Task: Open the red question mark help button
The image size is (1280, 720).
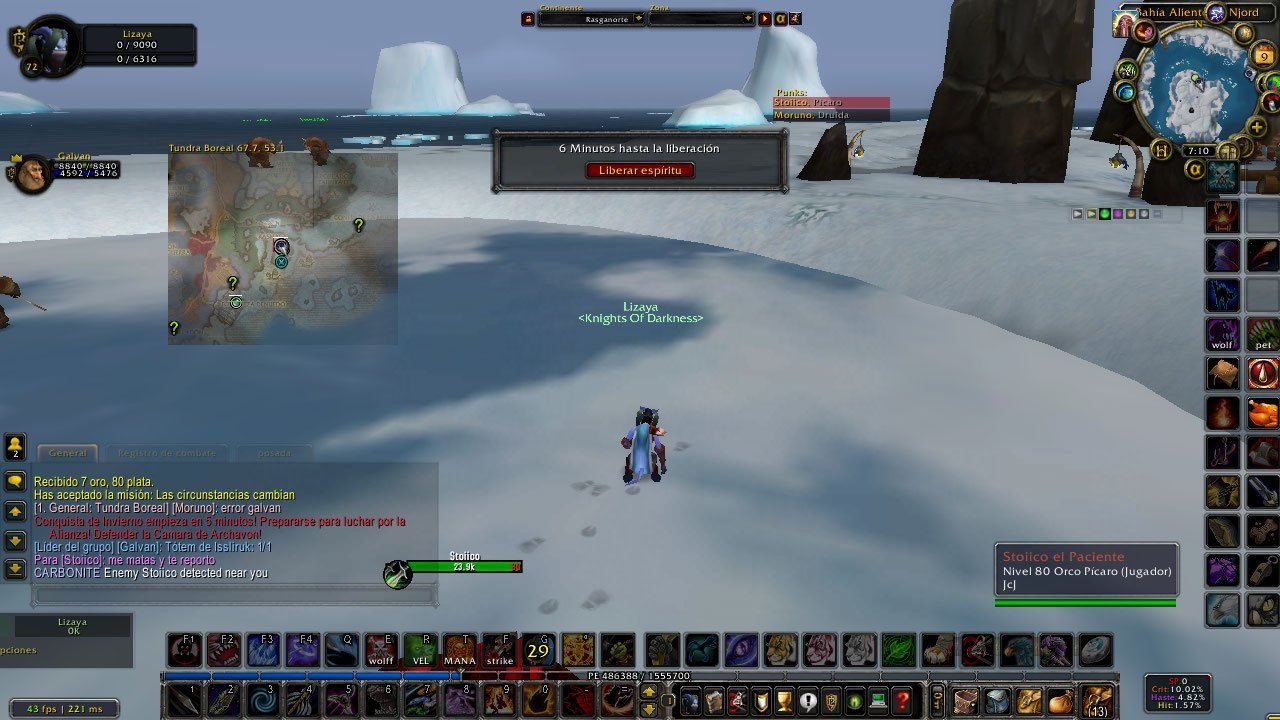Action: 903,700
